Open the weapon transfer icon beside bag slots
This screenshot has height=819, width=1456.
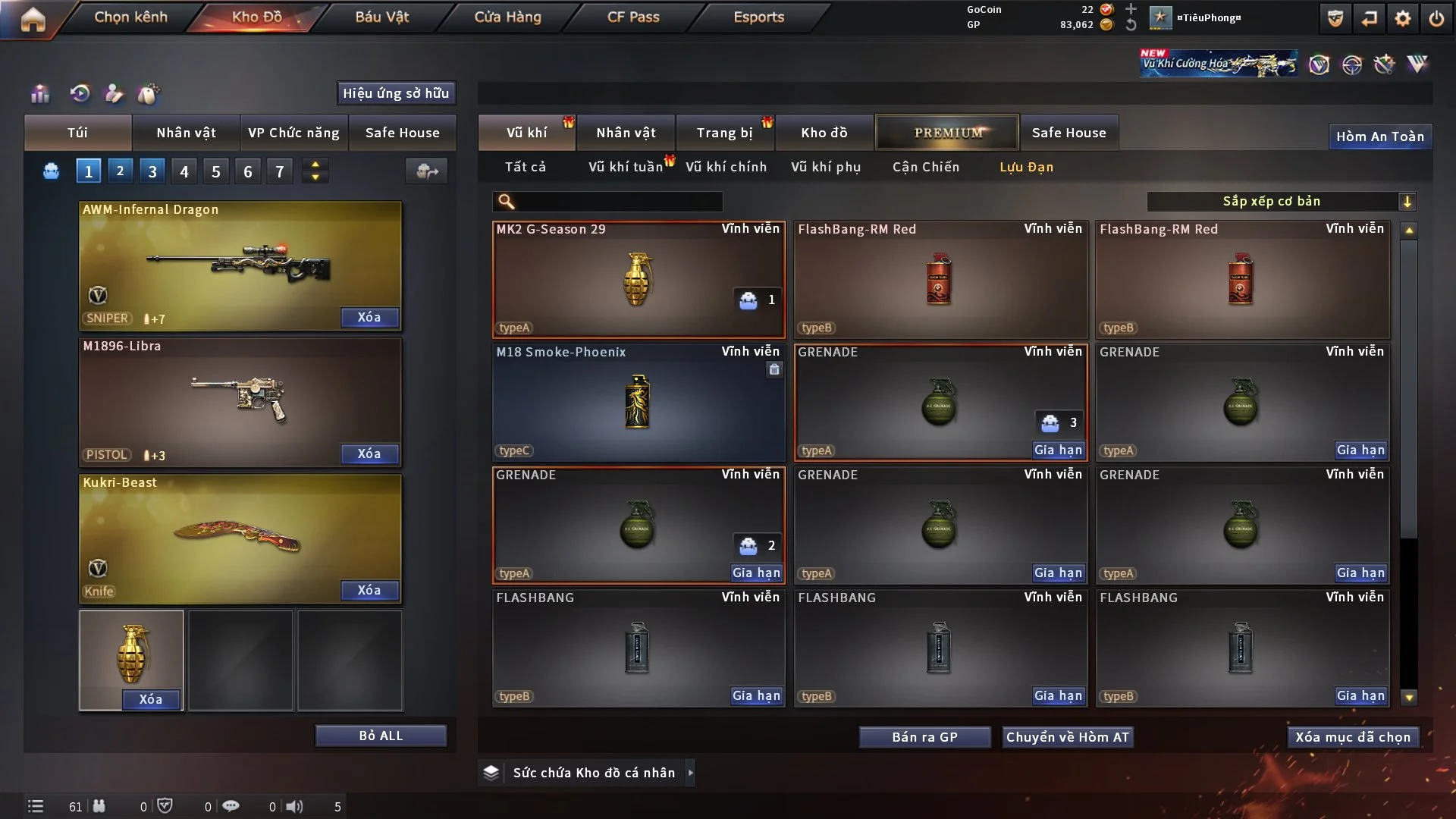[x=426, y=171]
